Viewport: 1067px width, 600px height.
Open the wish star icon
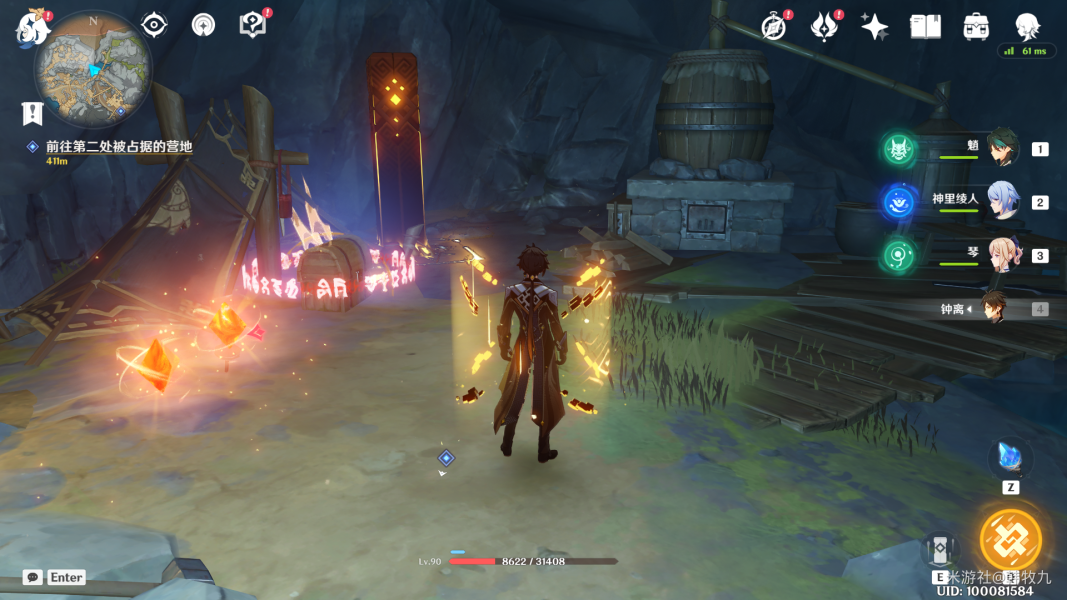(875, 27)
